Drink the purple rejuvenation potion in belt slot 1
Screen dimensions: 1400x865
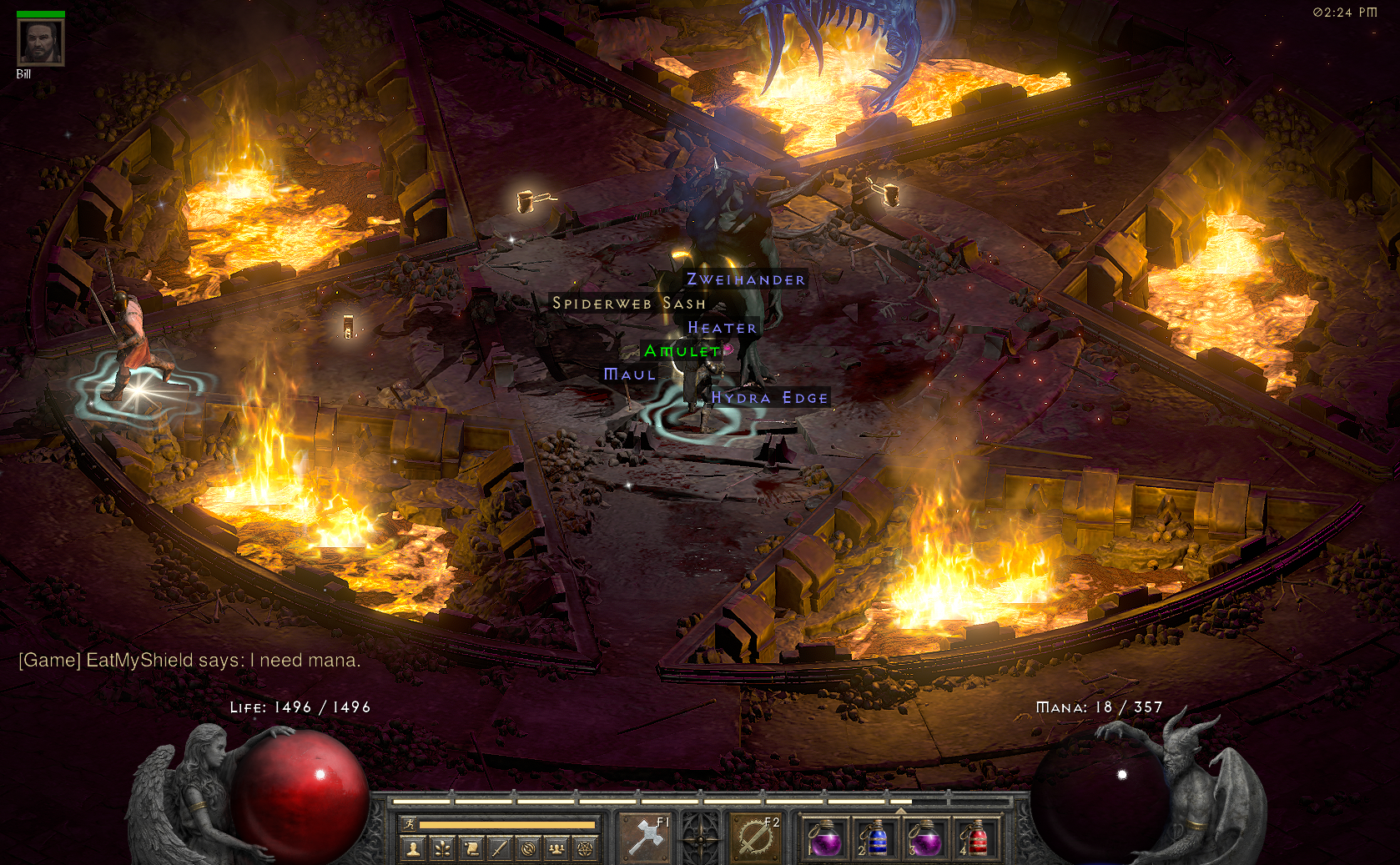pyautogui.click(x=825, y=837)
